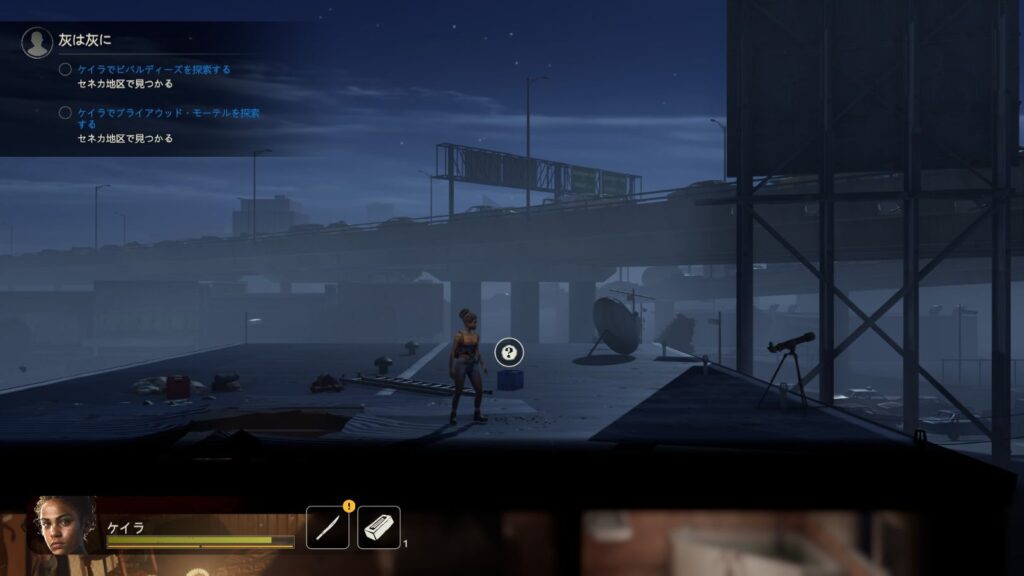The height and width of the screenshot is (576, 1024).
Task: Select the knife weapon slot
Action: 327,527
